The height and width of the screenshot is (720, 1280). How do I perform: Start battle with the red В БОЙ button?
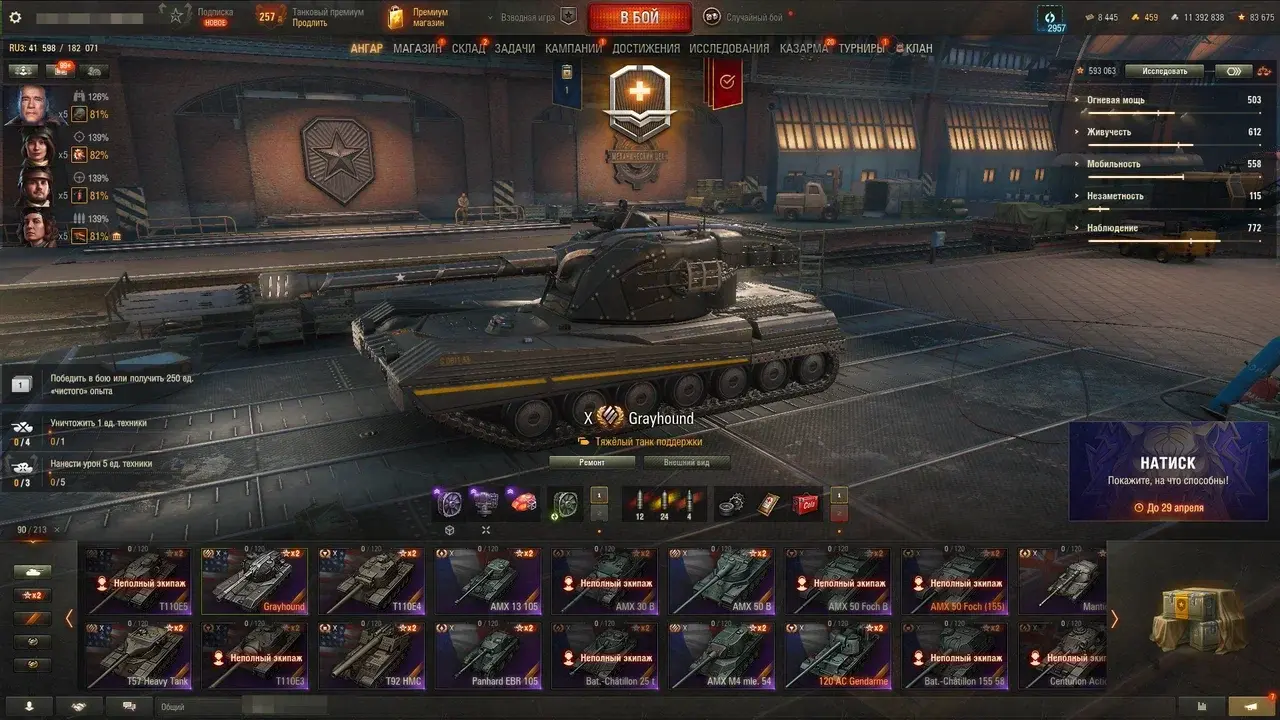point(639,18)
